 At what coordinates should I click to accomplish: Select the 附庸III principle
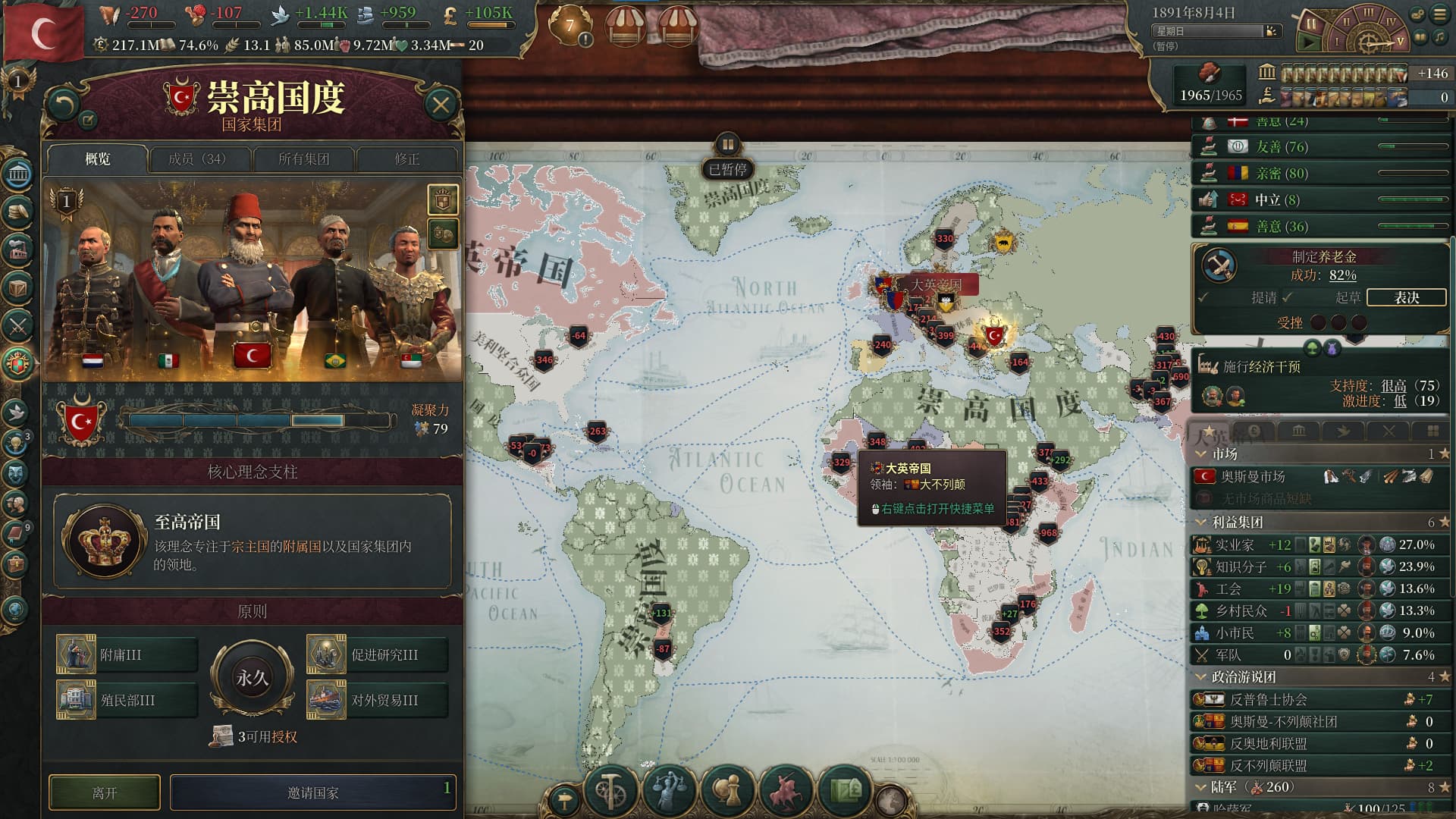click(x=127, y=654)
